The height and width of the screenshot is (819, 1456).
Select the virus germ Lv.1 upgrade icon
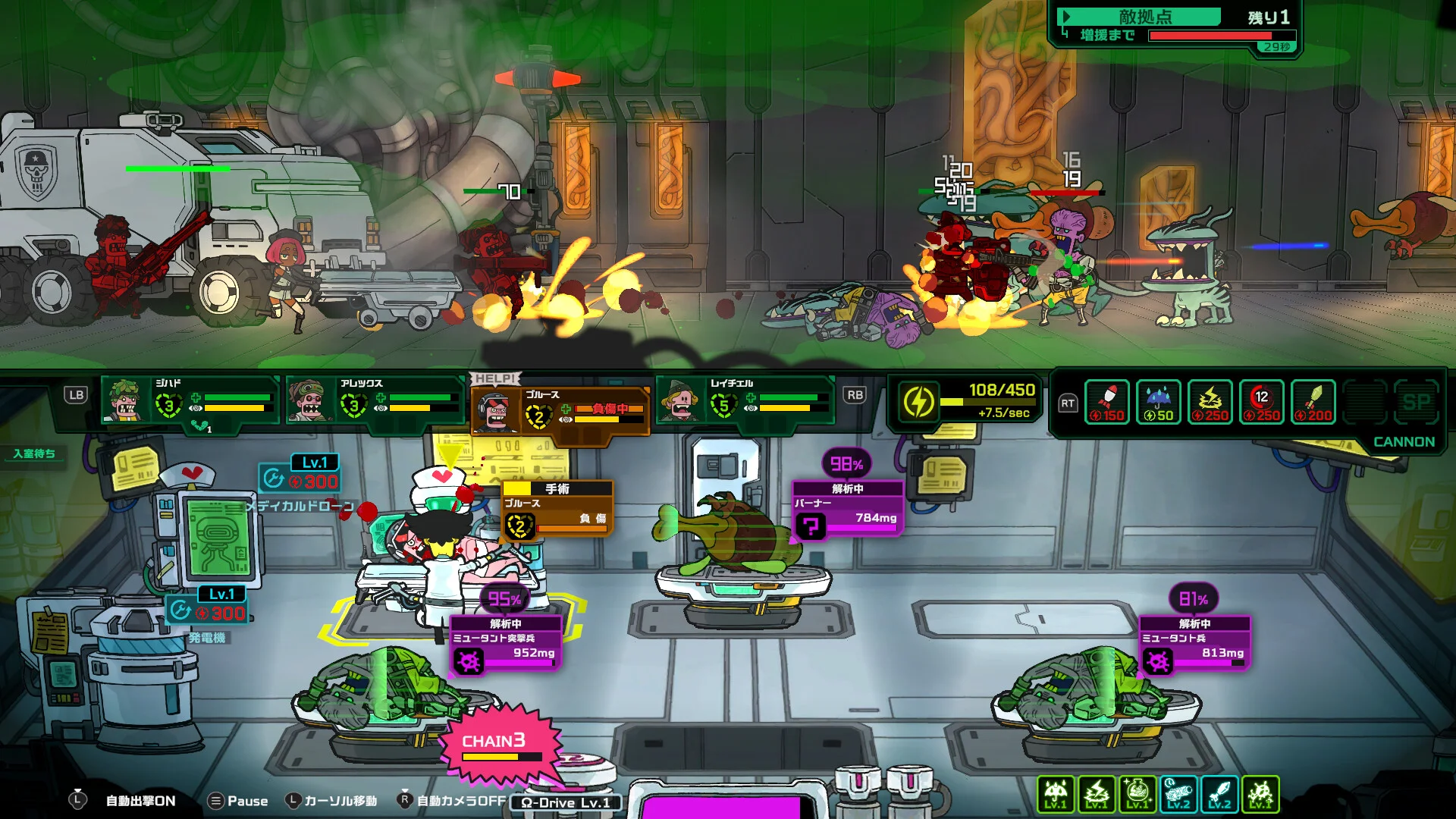pyautogui.click(x=1260, y=794)
